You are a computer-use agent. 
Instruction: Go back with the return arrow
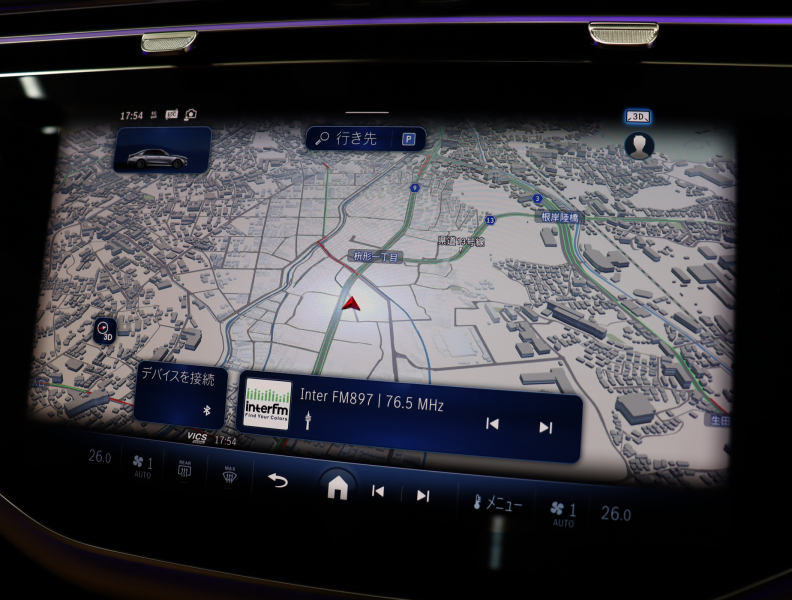(x=277, y=480)
